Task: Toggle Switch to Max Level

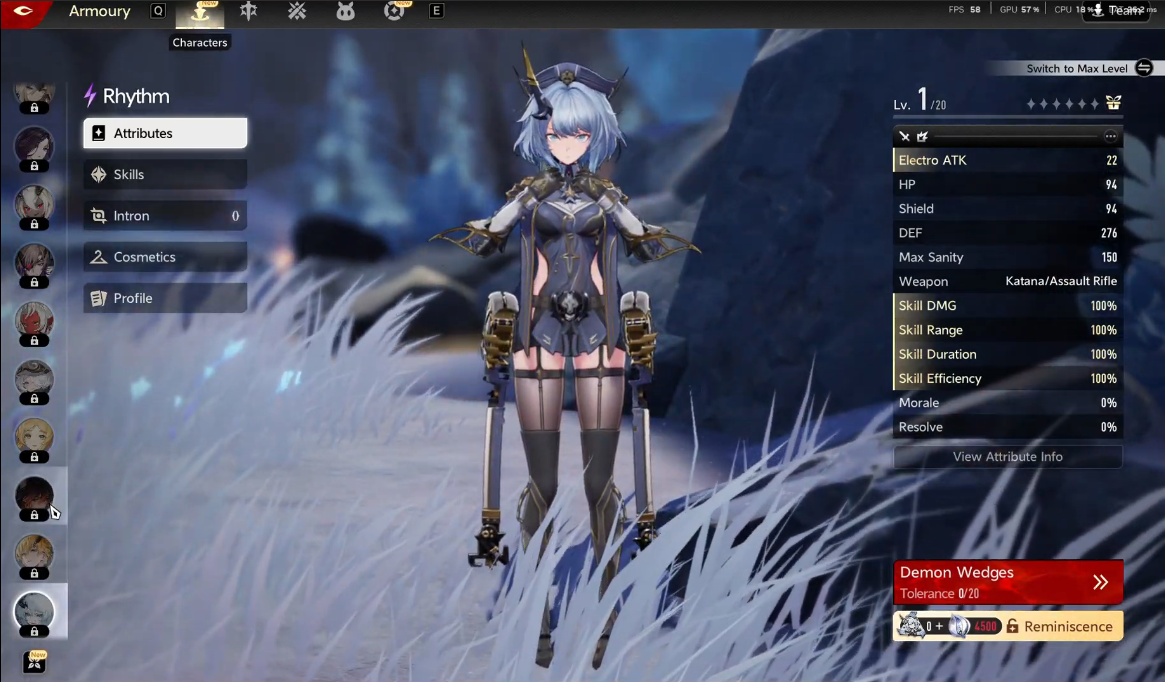Action: 1144,68
